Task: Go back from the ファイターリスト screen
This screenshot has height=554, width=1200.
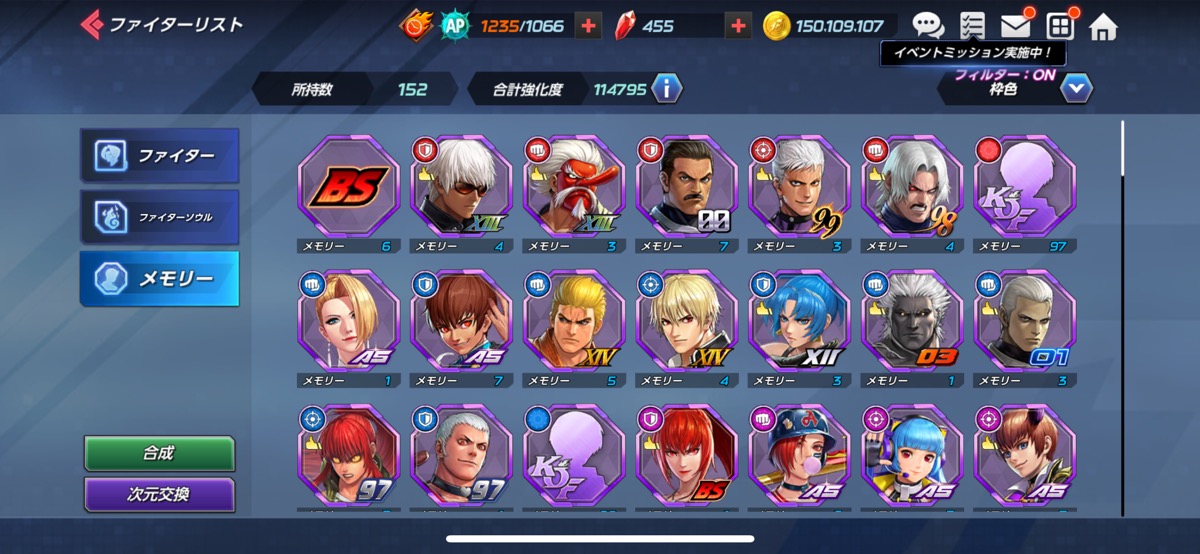Action: [x=92, y=24]
